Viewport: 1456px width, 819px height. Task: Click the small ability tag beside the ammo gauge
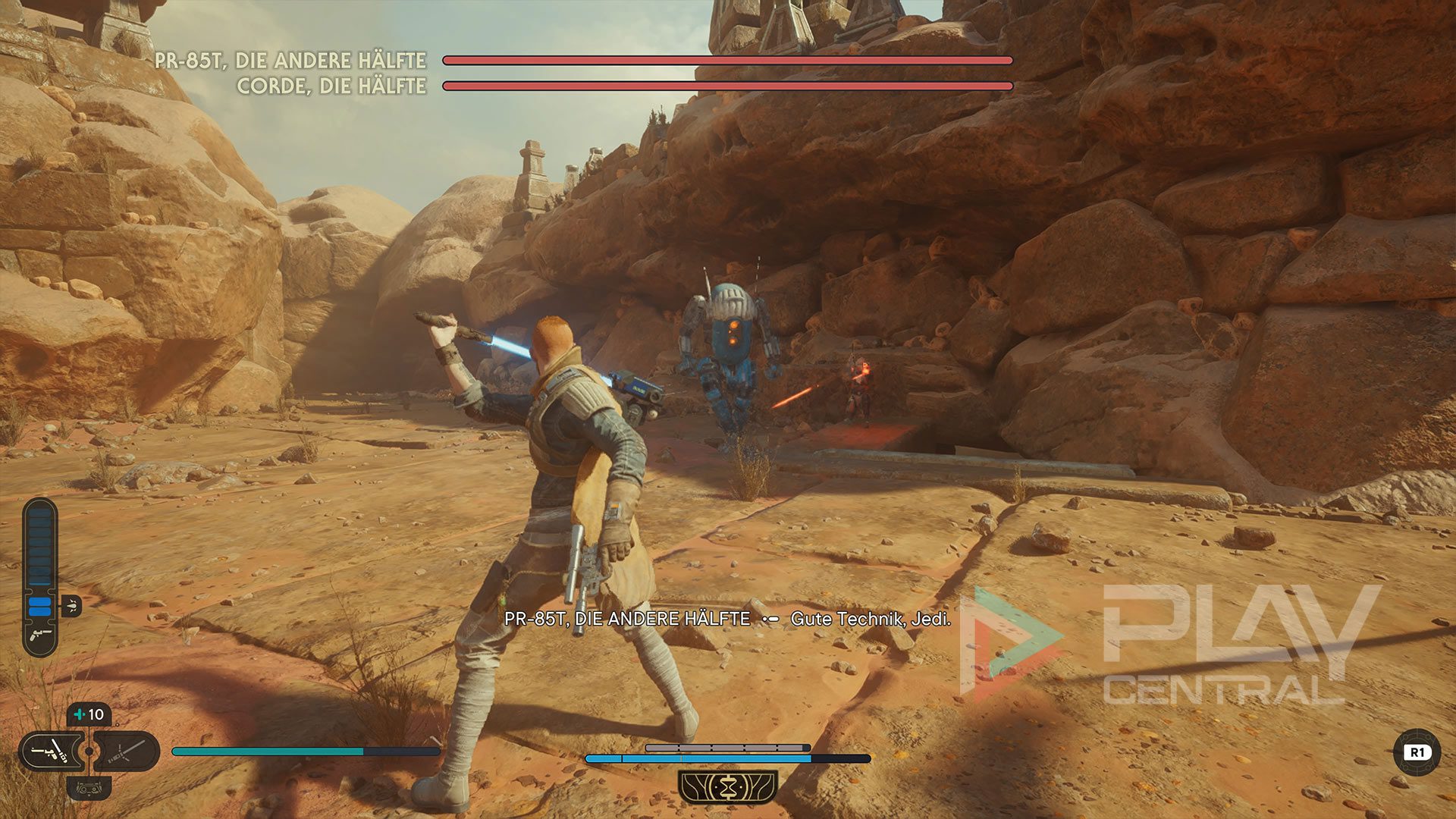[71, 605]
